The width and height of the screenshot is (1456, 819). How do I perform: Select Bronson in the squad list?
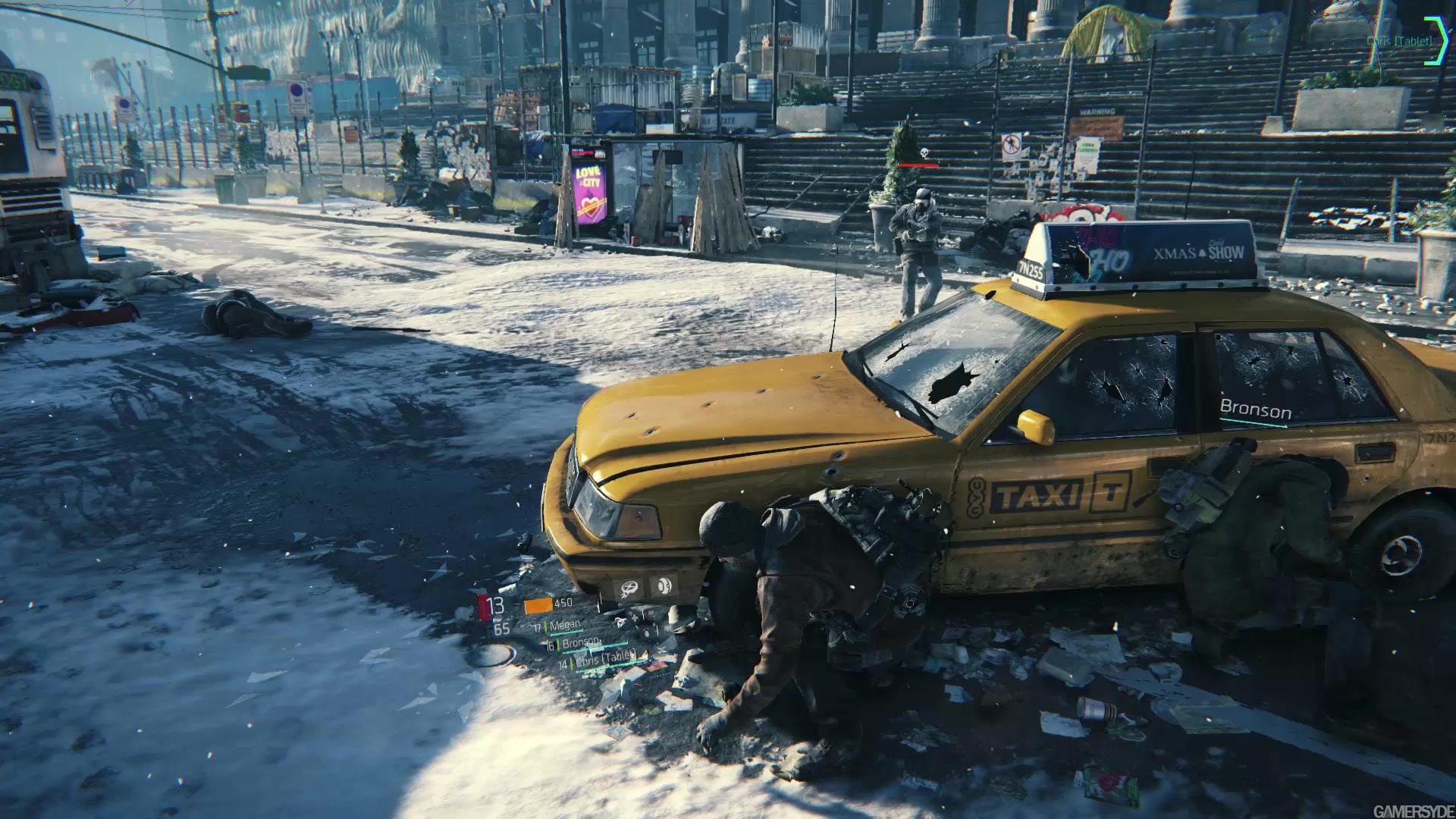point(580,644)
